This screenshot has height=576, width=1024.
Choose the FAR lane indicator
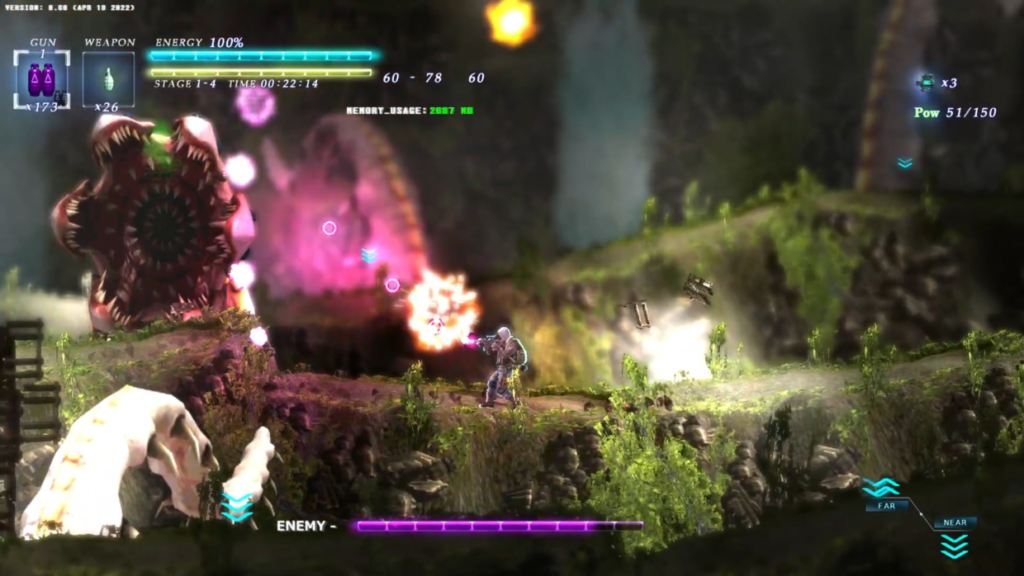886,506
